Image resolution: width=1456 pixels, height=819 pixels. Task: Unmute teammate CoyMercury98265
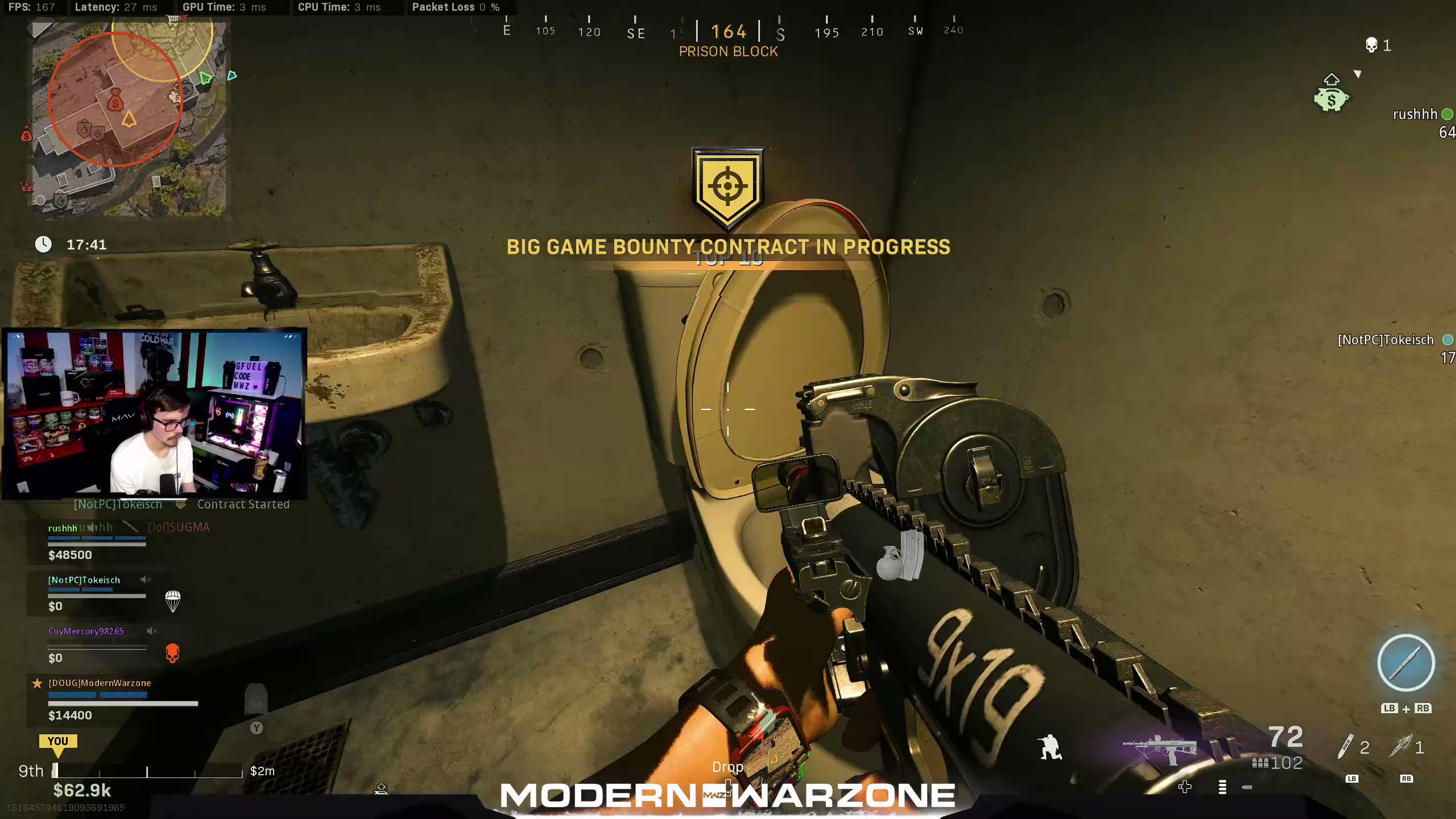point(150,631)
